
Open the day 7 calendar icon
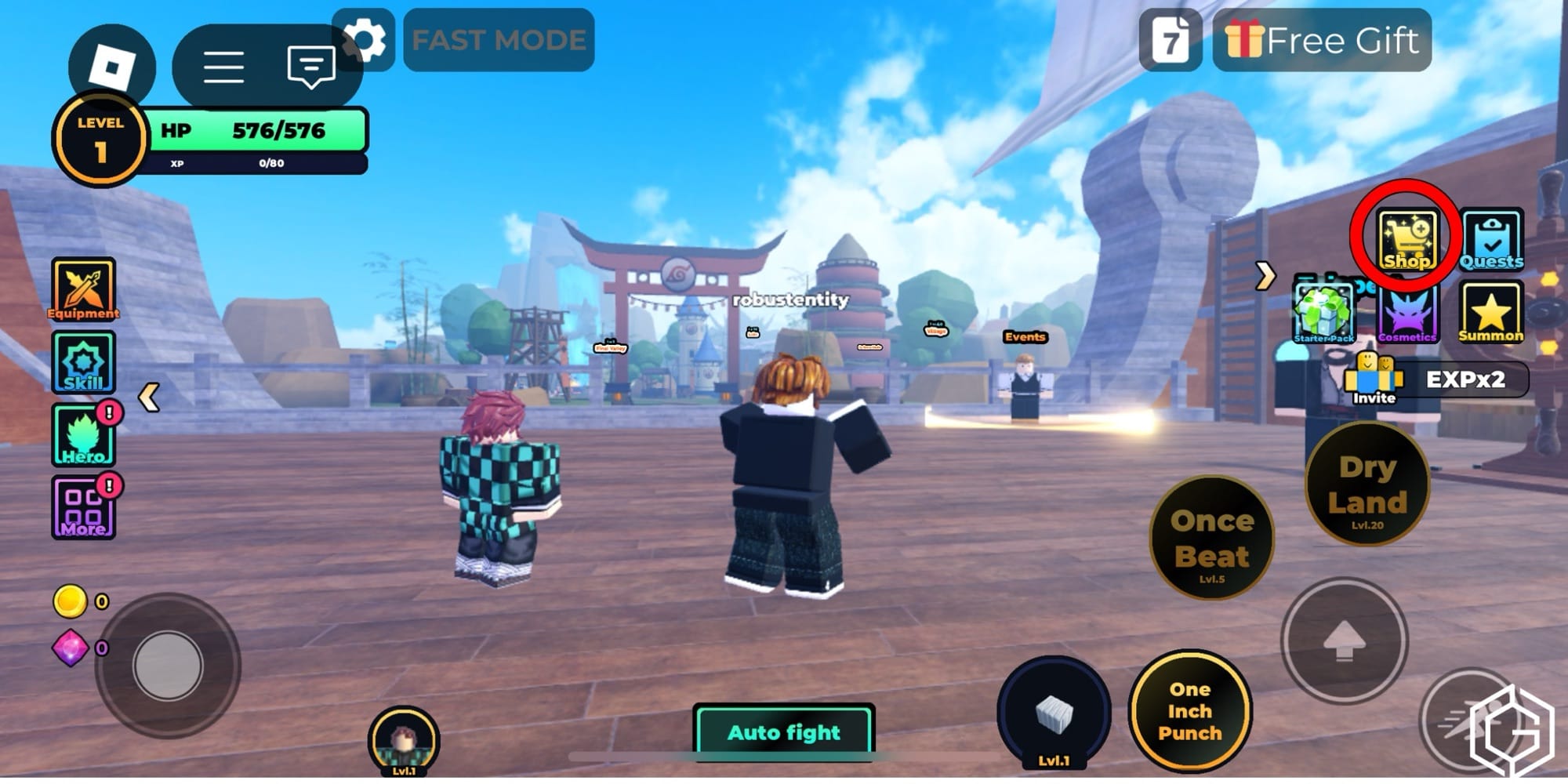point(1170,40)
